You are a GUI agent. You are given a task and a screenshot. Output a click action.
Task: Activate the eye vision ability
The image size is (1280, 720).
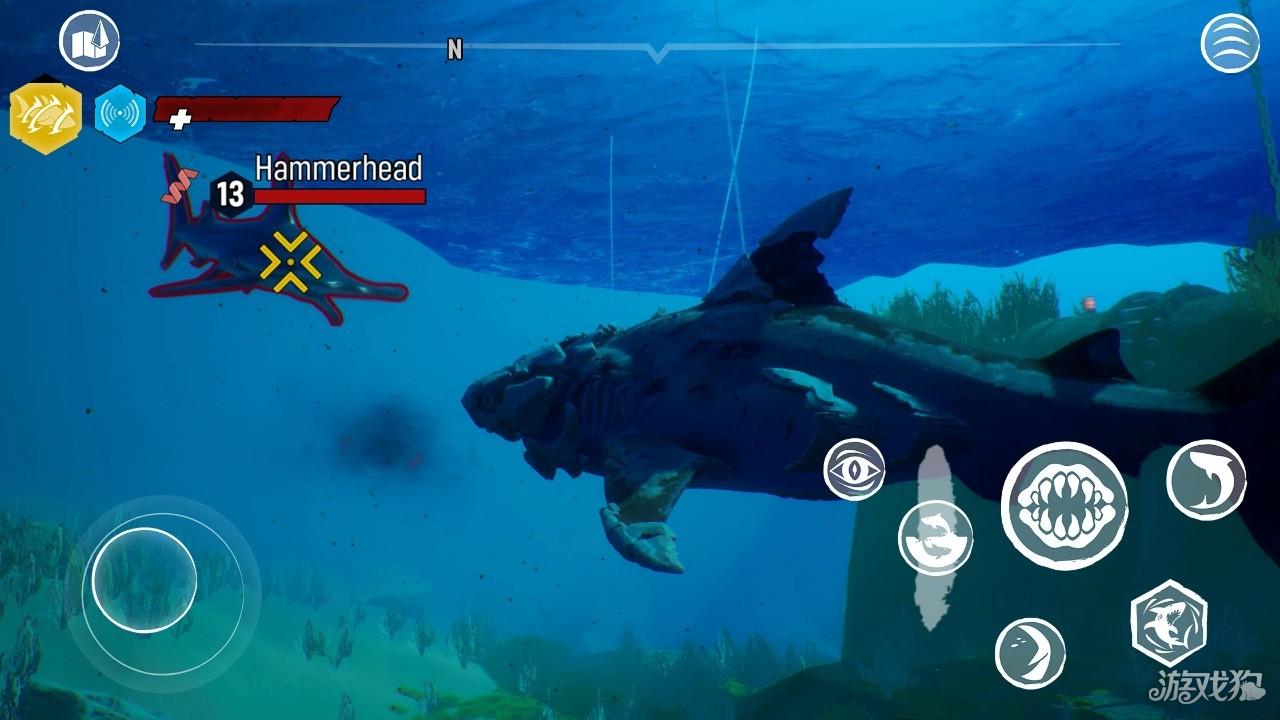(x=854, y=469)
